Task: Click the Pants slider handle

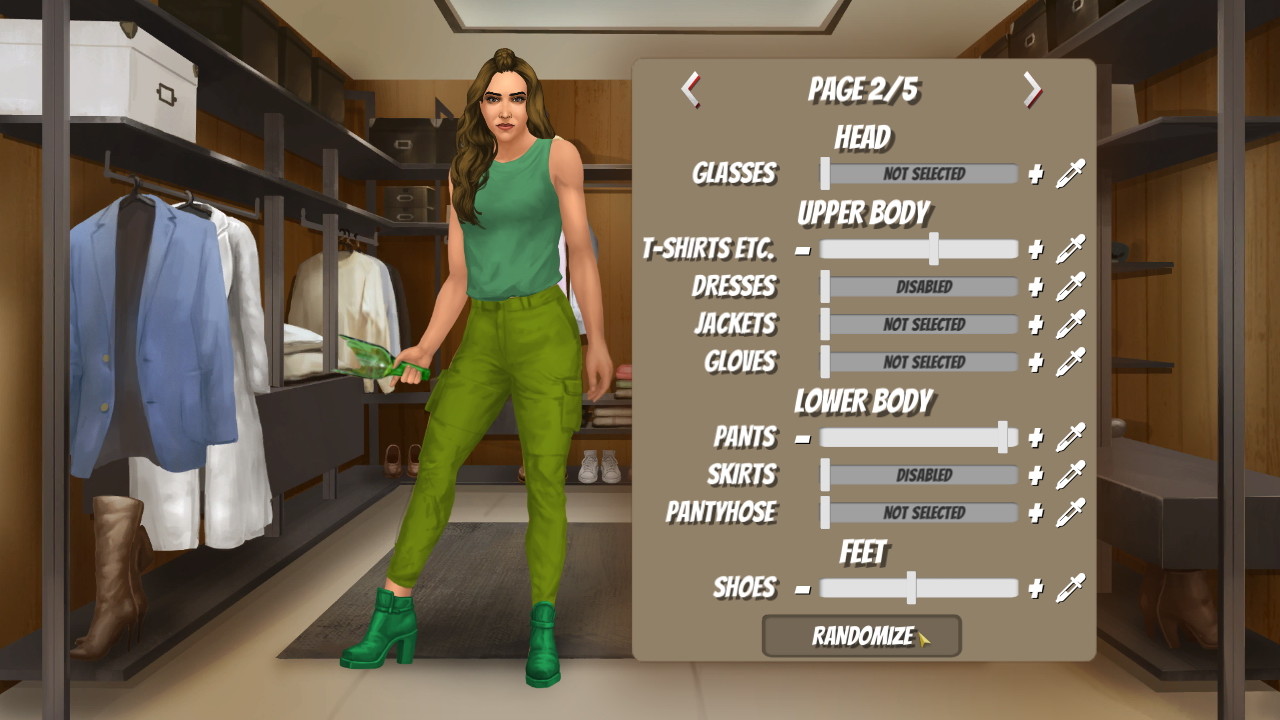Action: [x=1005, y=437]
